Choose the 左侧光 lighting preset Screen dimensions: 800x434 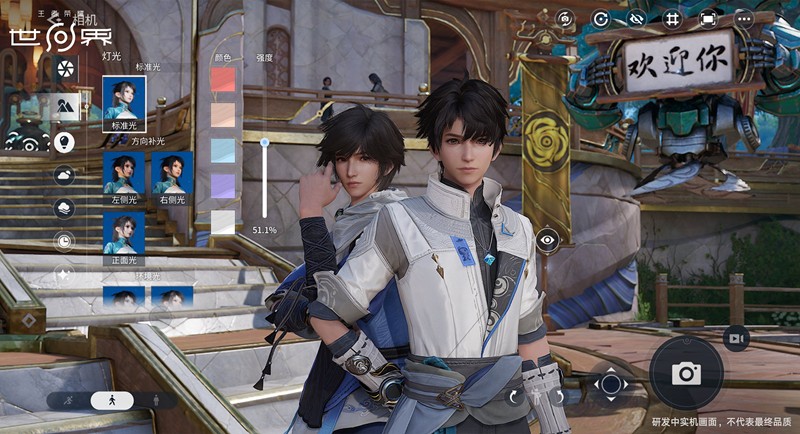(x=124, y=178)
